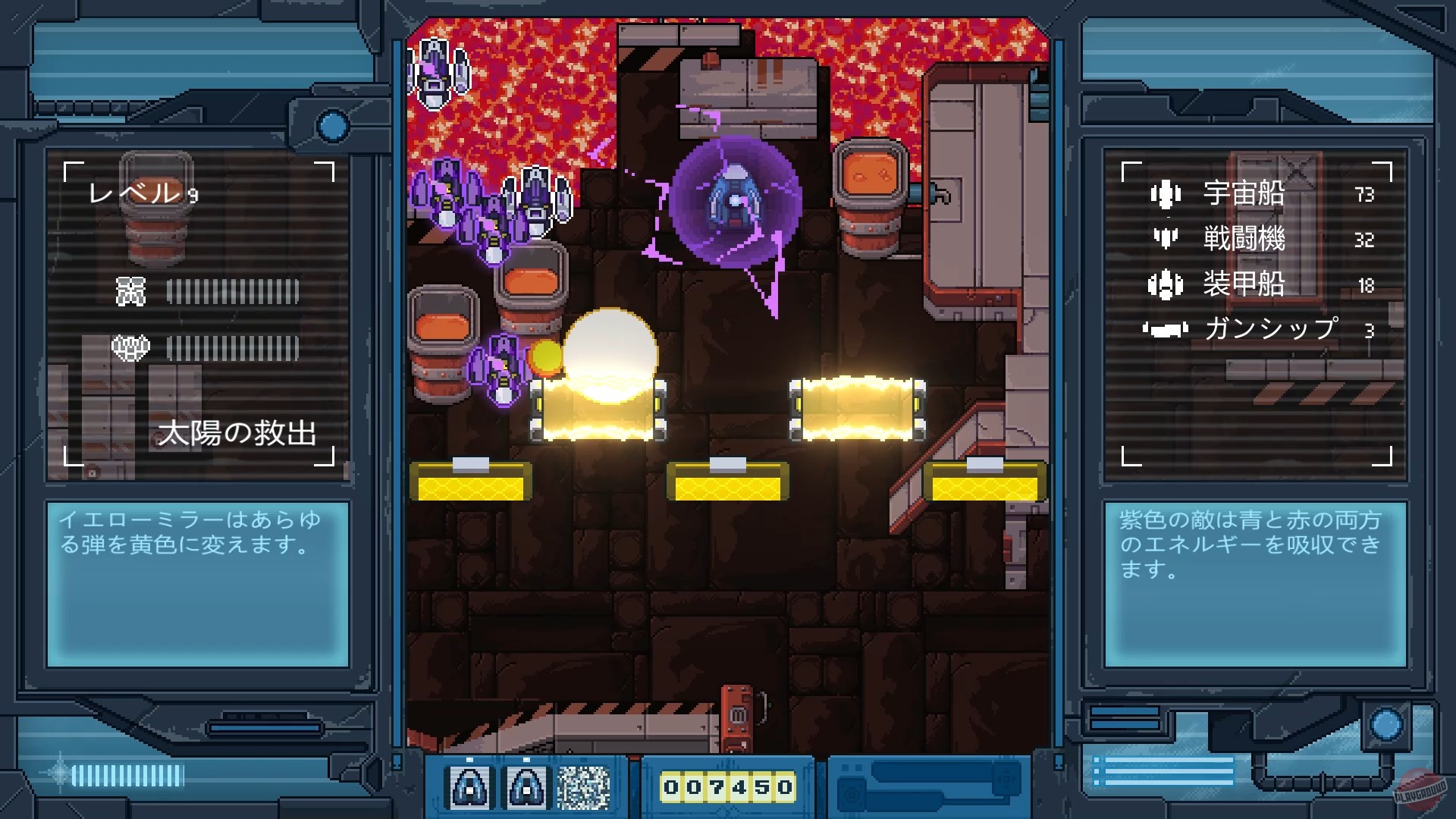
Task: Click the ship icon beside the upper health bar
Action: click(130, 290)
